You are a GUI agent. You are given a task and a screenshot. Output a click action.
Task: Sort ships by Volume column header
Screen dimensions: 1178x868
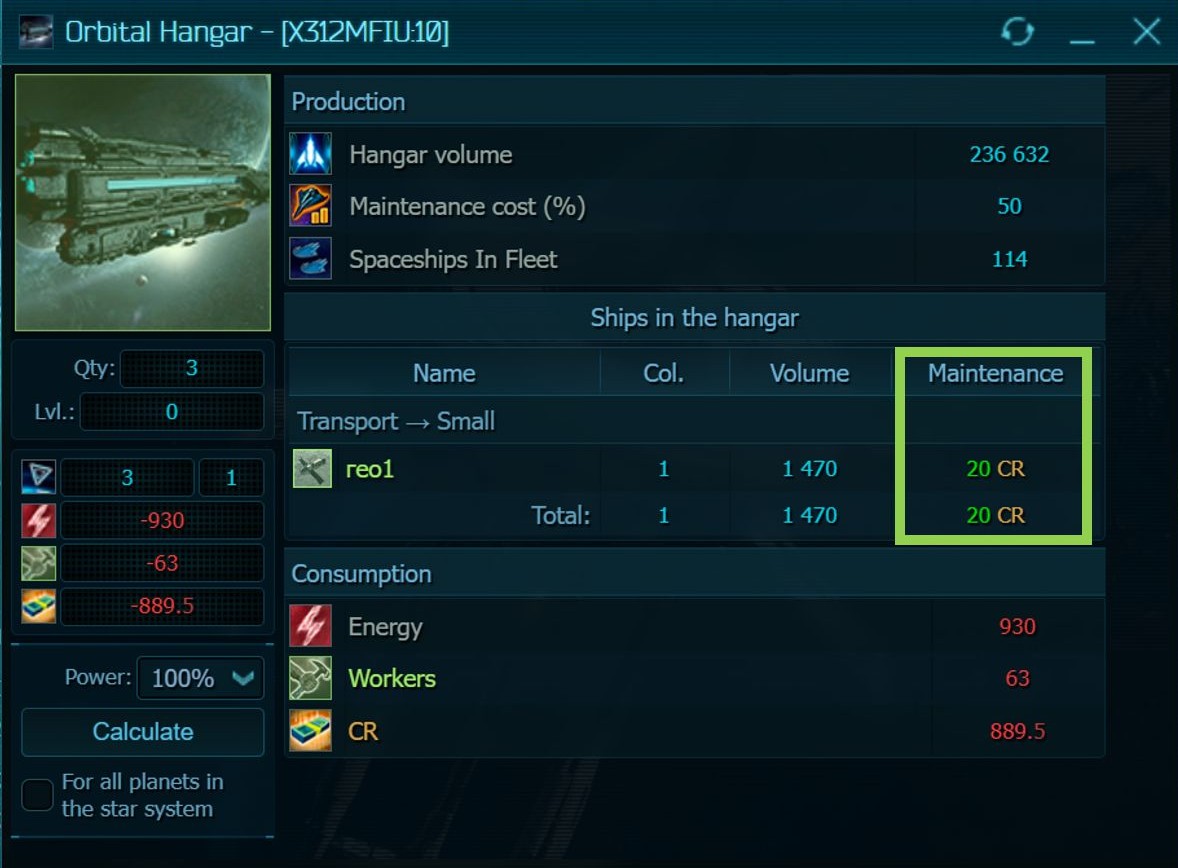(809, 374)
